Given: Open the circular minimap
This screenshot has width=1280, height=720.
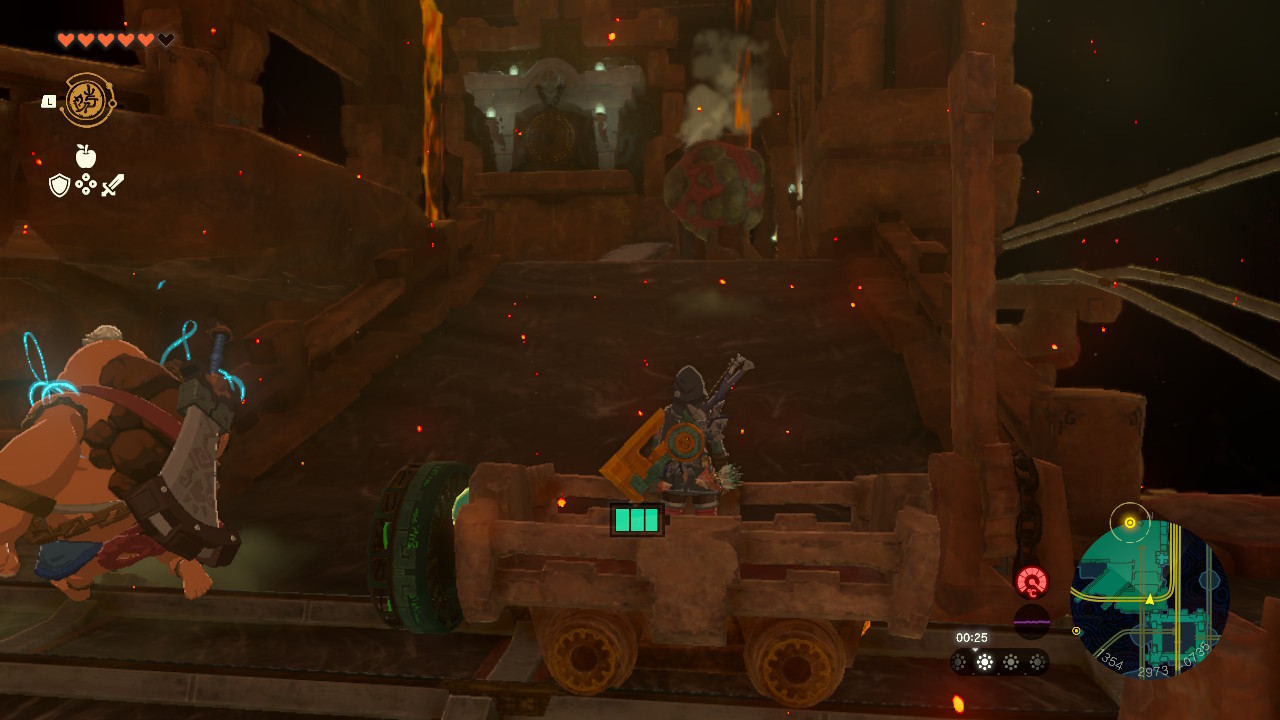Looking at the screenshot, I should coord(1150,598).
